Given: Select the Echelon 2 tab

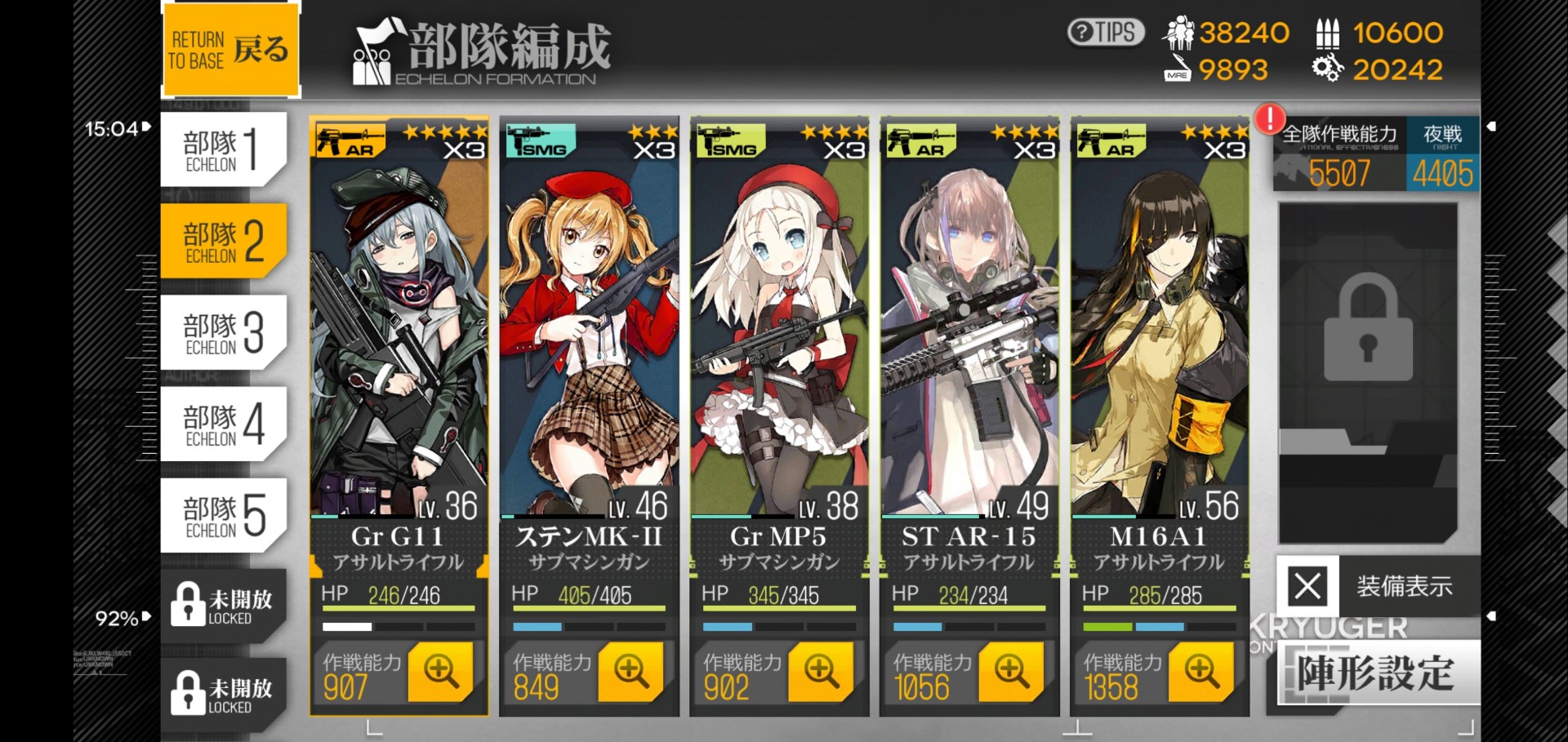Looking at the screenshot, I should (222, 242).
